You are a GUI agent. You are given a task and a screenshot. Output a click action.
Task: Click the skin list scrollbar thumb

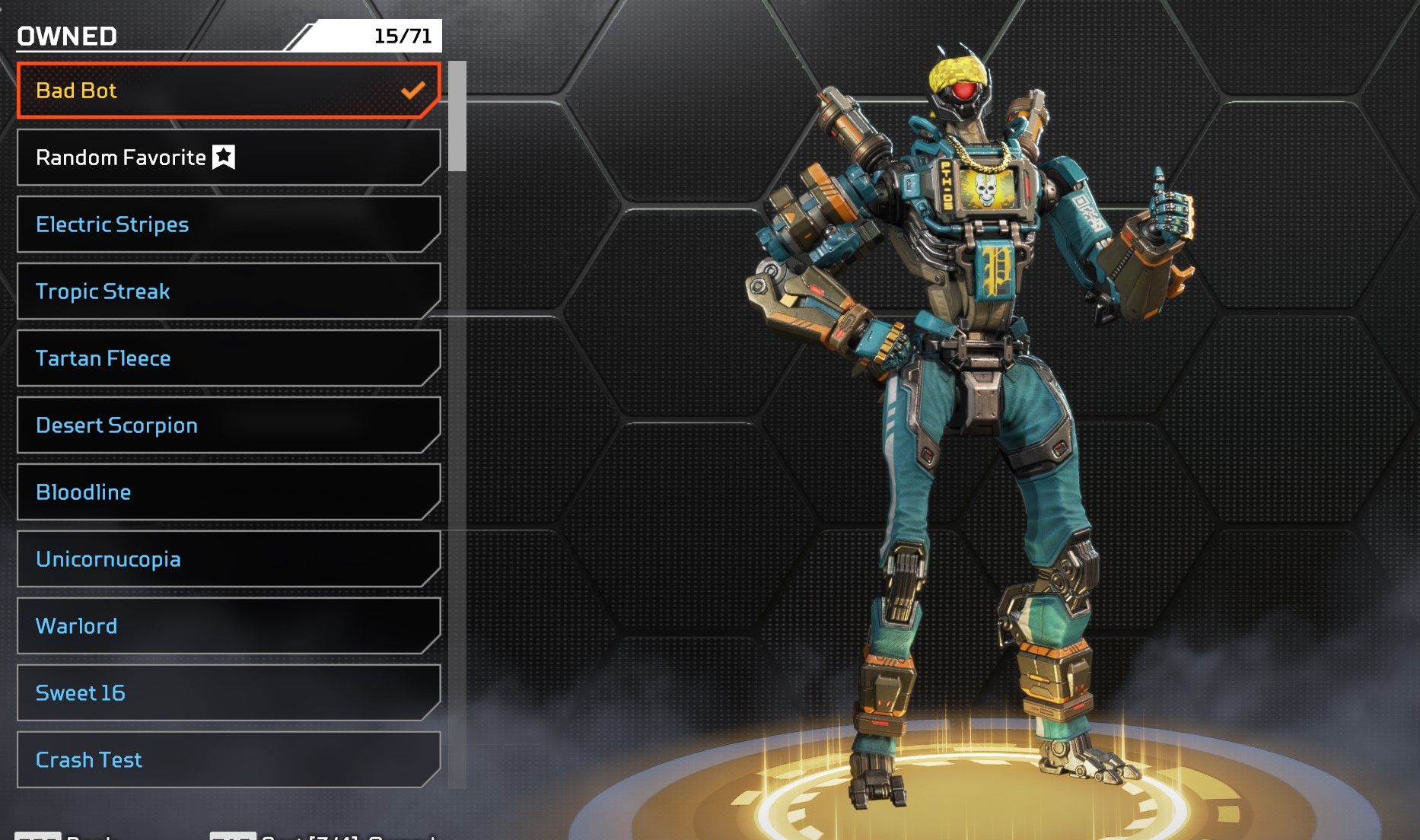pos(457,116)
